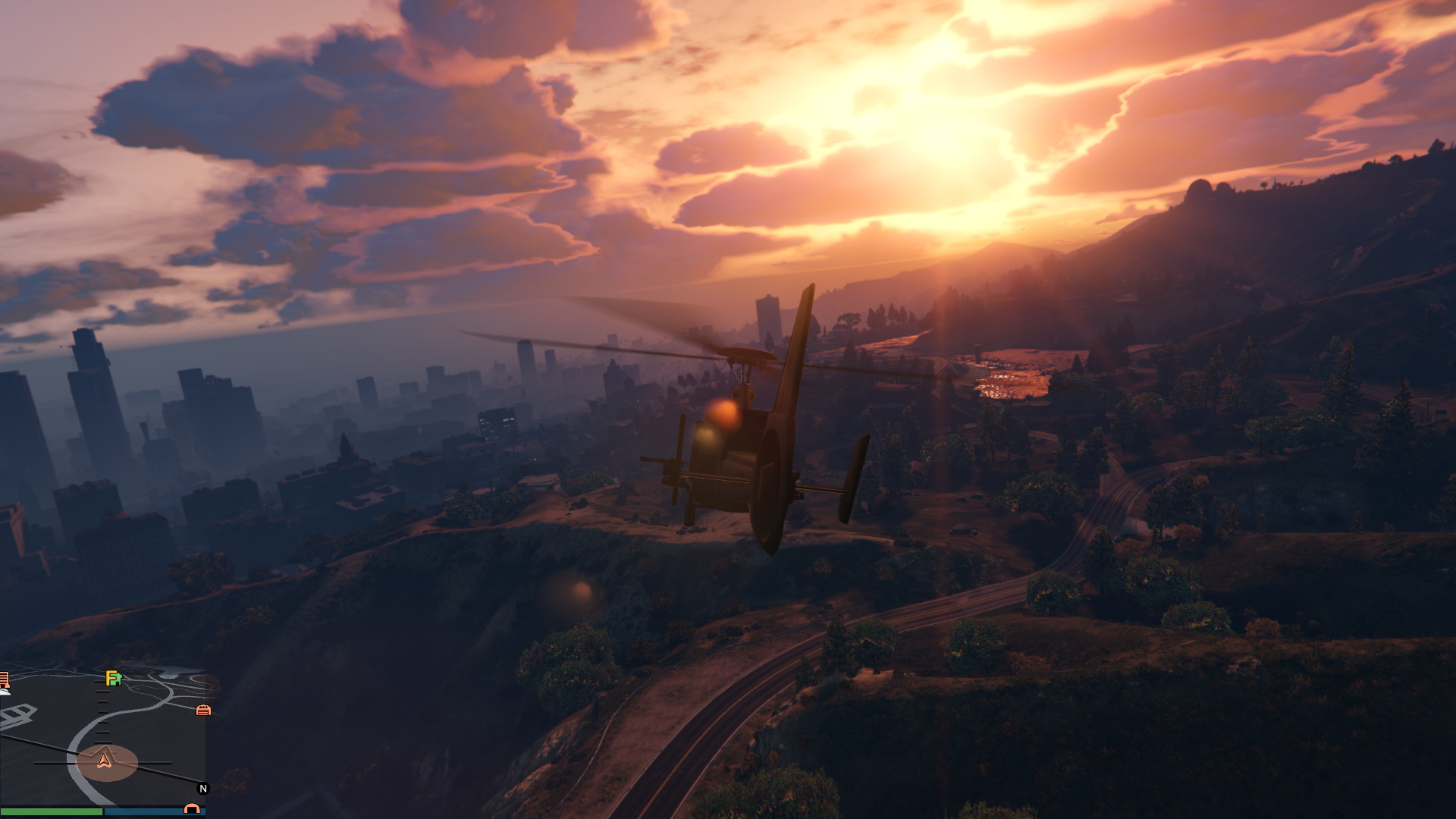Select the north N compass indicator
Screen dimensions: 1456x819
click(202, 789)
